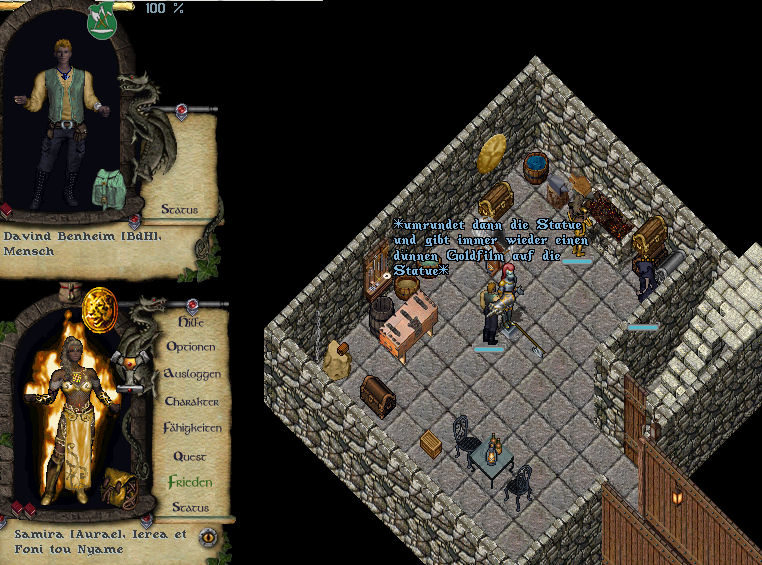Open Samira's golden backpack
This screenshot has height=565, width=762.
118,487
